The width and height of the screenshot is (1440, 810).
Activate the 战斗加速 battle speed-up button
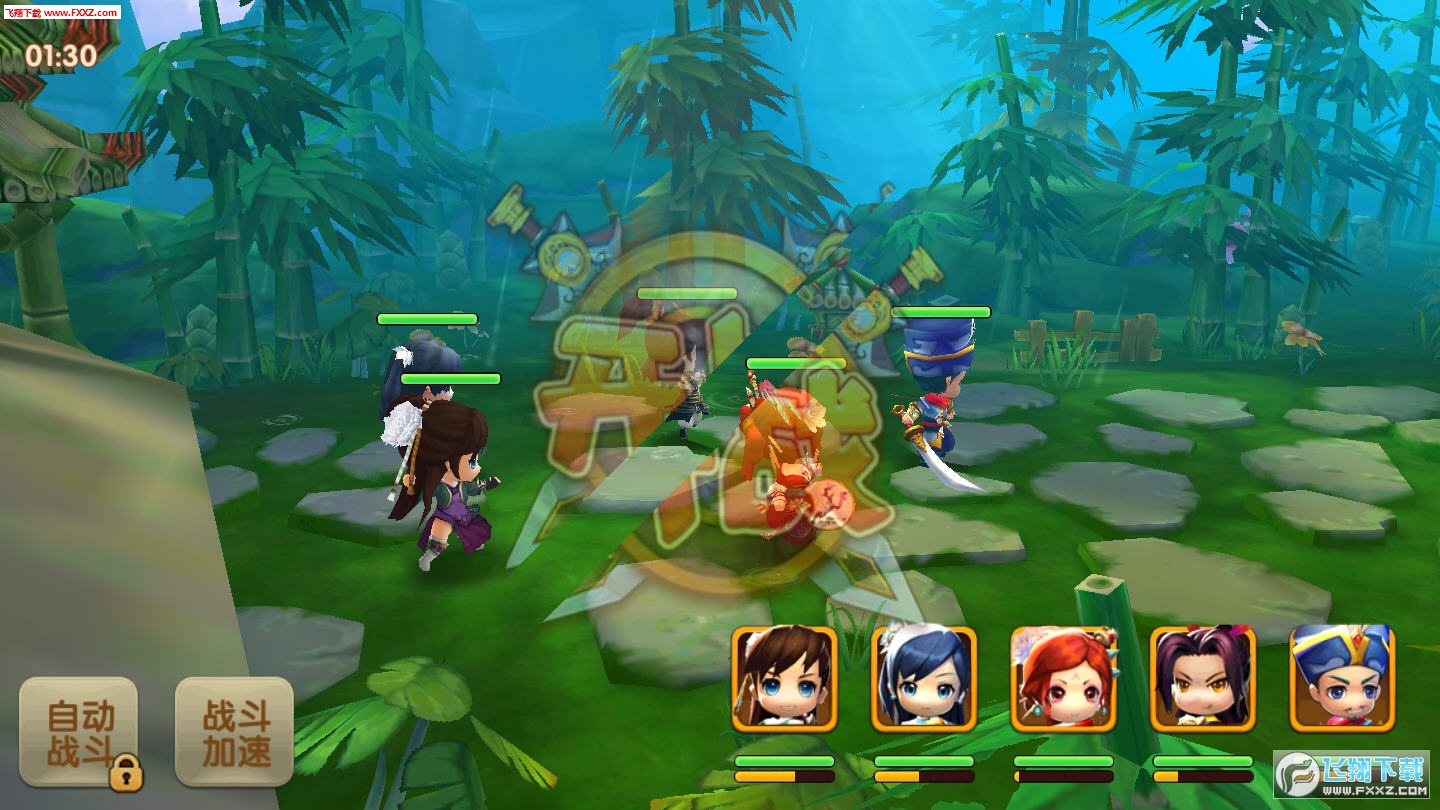235,732
